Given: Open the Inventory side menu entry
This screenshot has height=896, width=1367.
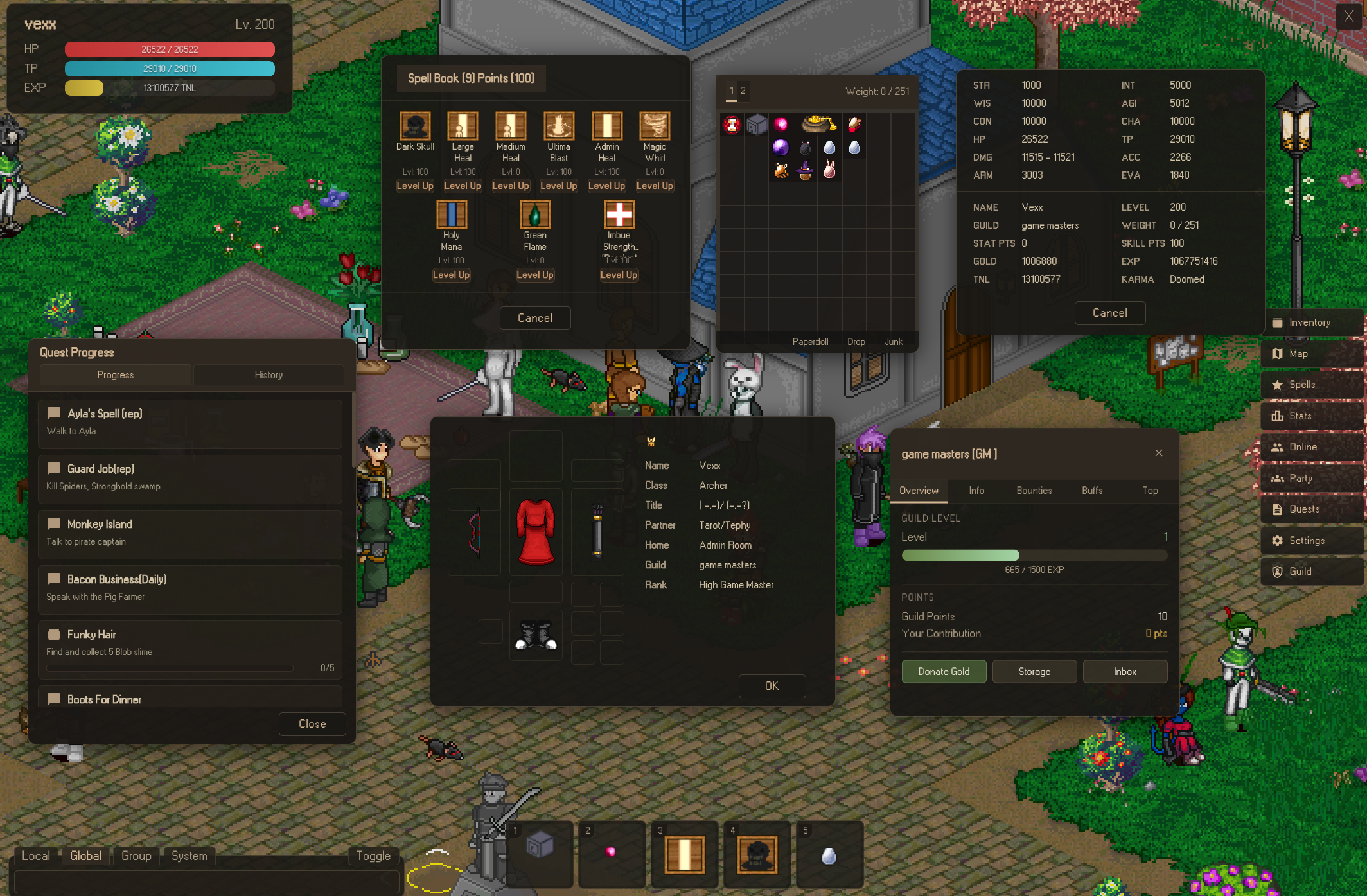Looking at the screenshot, I should click(1309, 322).
